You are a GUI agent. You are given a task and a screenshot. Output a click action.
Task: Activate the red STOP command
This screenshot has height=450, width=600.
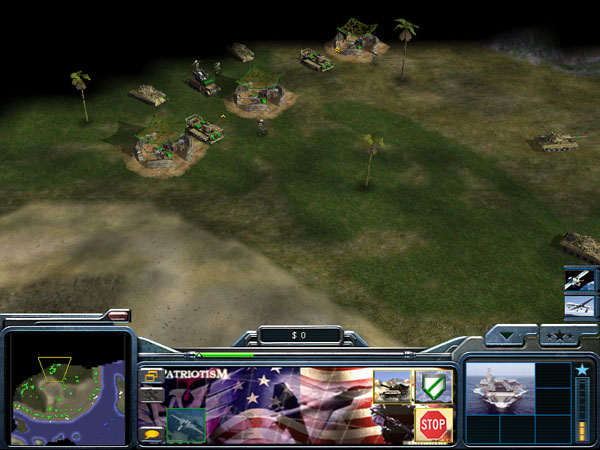pos(433,424)
